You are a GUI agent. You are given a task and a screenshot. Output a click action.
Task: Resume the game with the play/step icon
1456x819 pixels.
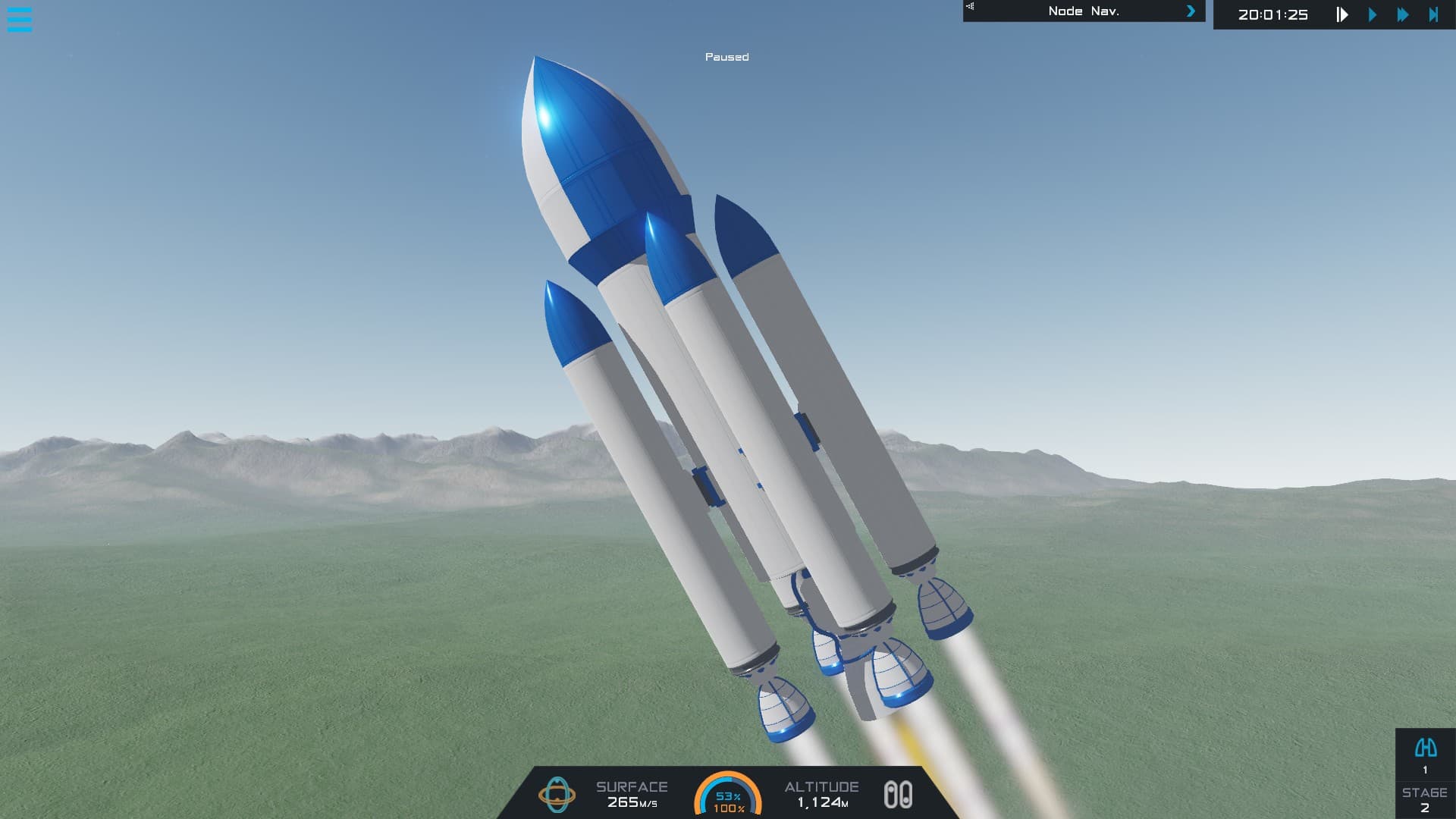coord(1341,13)
